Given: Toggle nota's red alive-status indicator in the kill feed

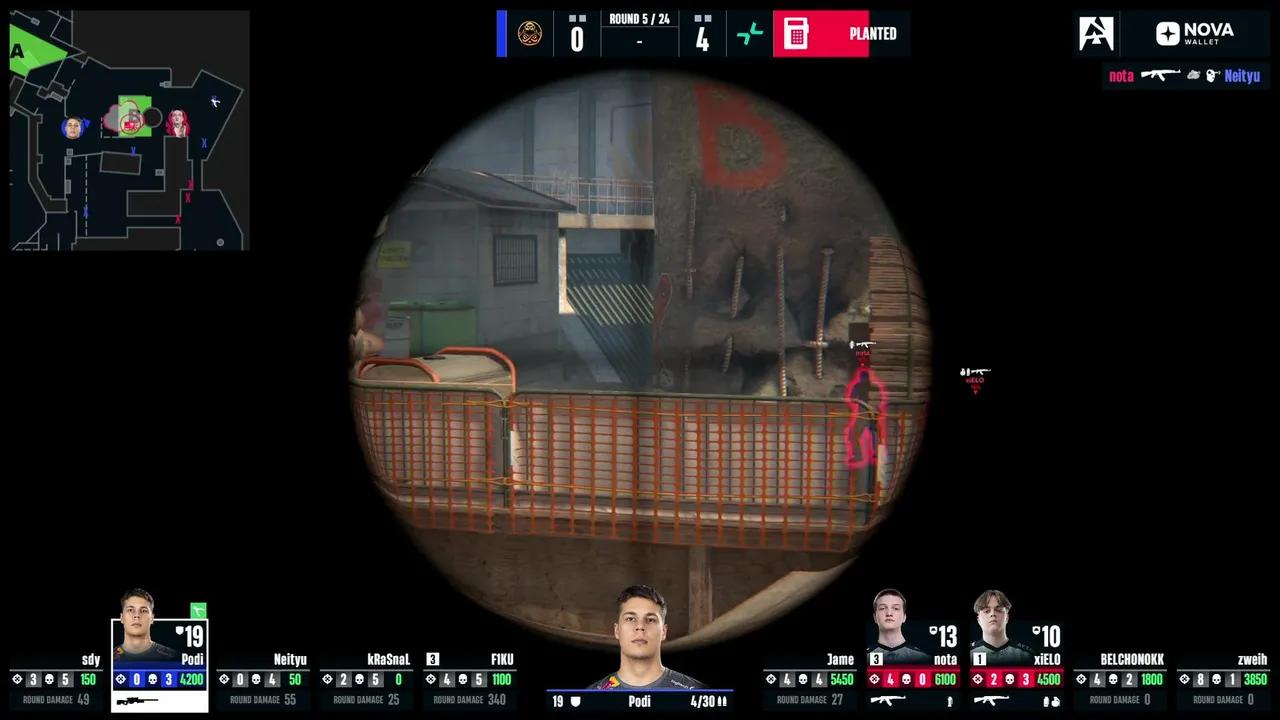Looking at the screenshot, I should (x=1121, y=76).
